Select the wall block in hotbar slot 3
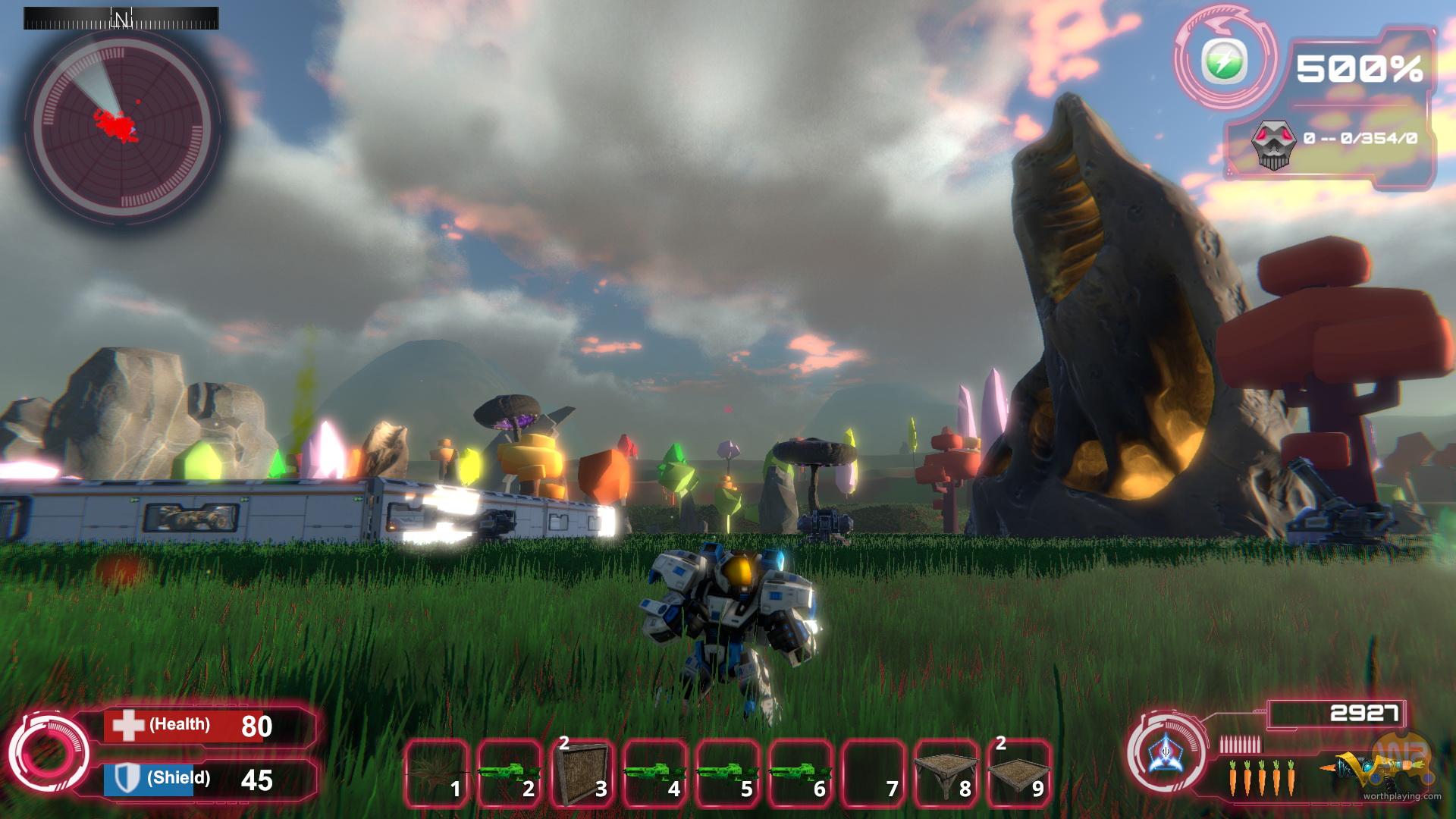The image size is (1456, 819). [x=582, y=772]
